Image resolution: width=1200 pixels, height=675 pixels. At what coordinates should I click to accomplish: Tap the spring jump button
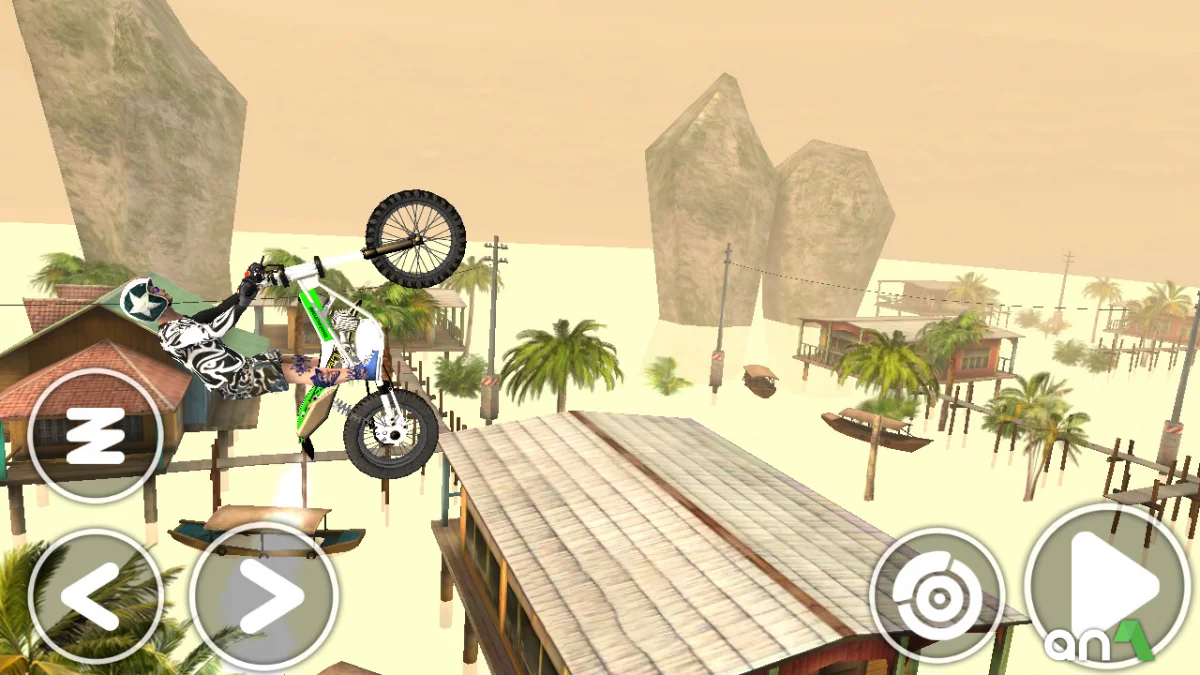(95, 436)
